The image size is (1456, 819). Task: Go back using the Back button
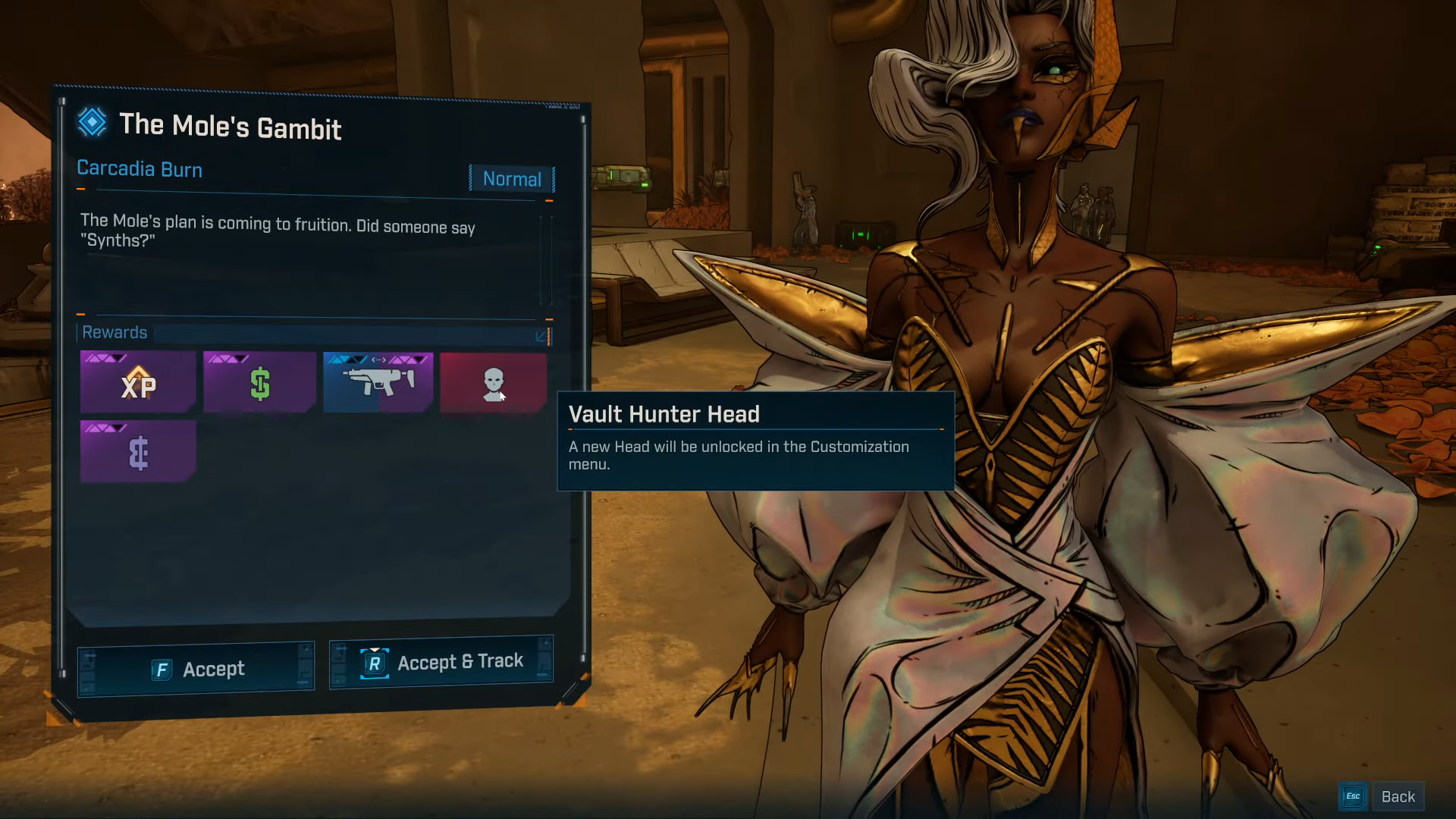coord(1398,796)
